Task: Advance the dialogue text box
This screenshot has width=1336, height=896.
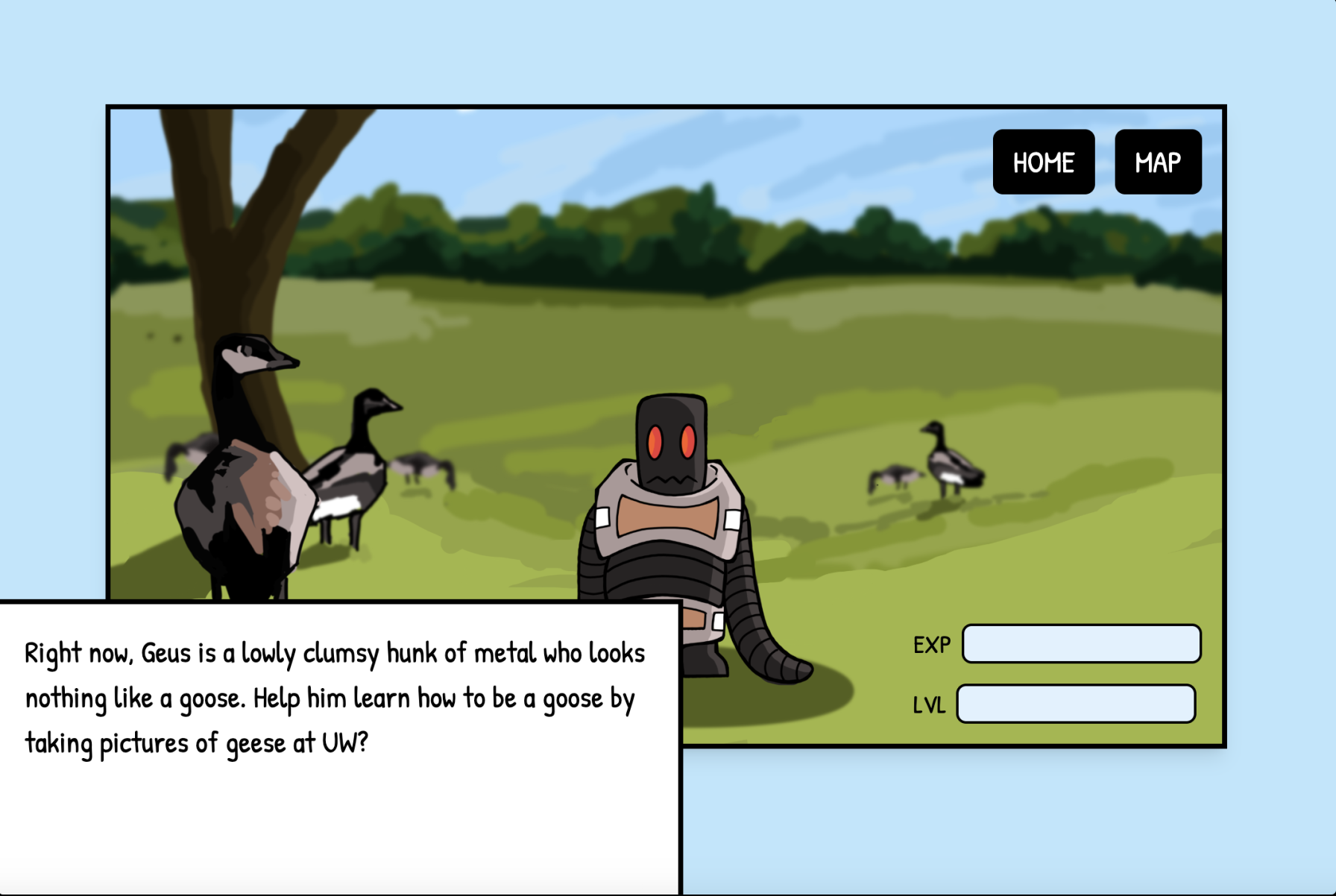Action: pyautogui.click(x=339, y=745)
